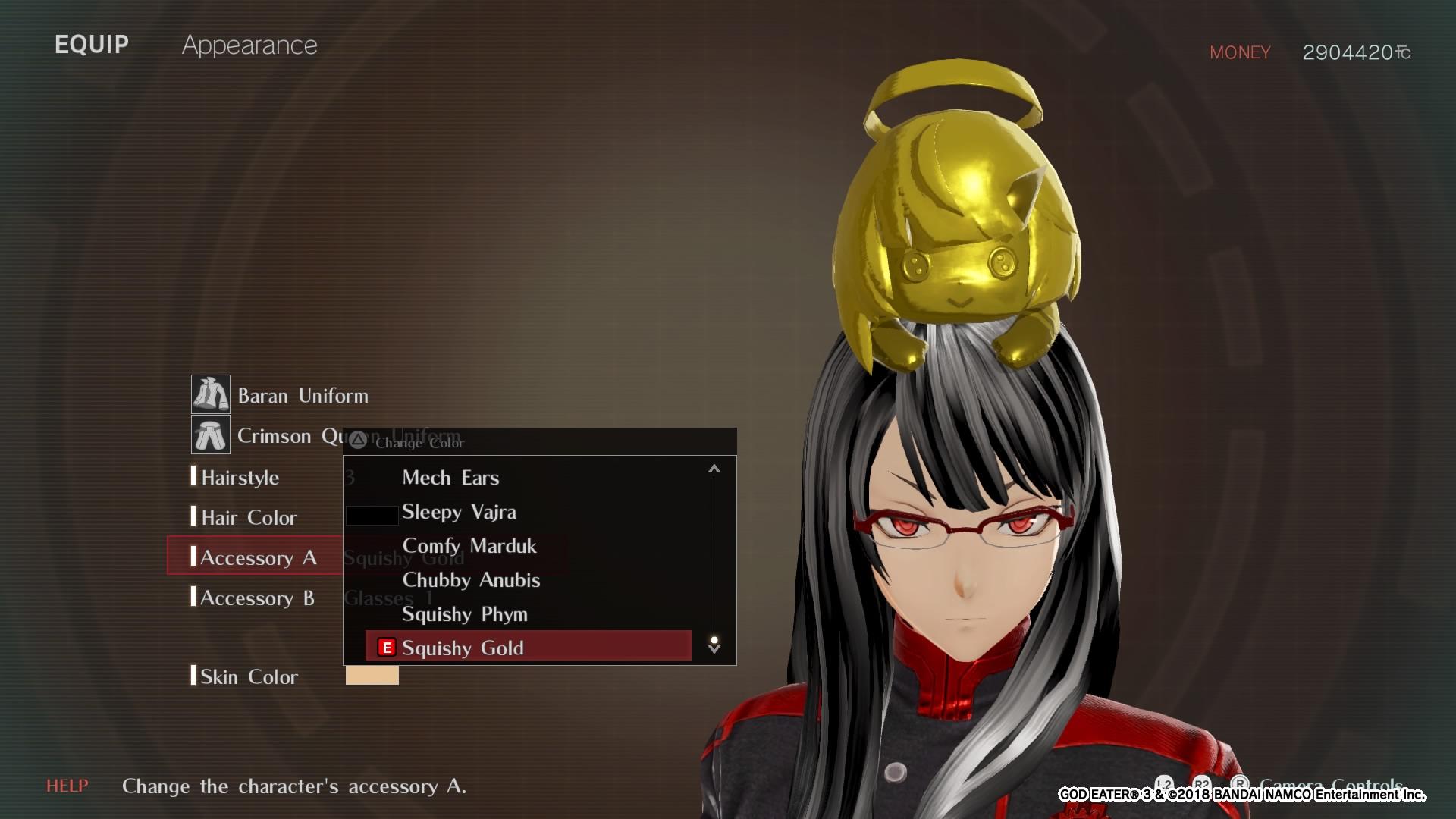Image resolution: width=1456 pixels, height=819 pixels.
Task: Click the Crimson Queen Uniform trousers icon
Action: (212, 435)
